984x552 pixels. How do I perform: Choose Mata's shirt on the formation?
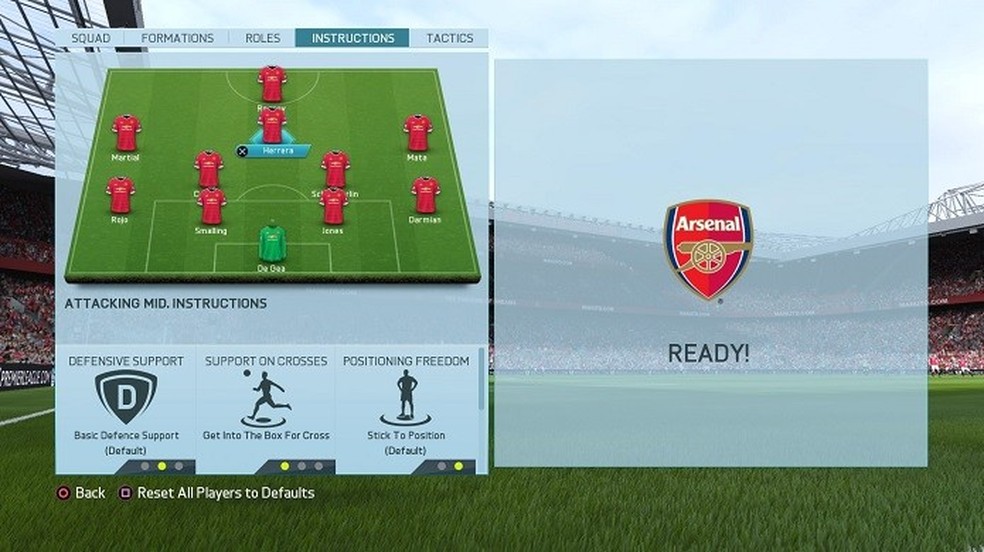[417, 133]
